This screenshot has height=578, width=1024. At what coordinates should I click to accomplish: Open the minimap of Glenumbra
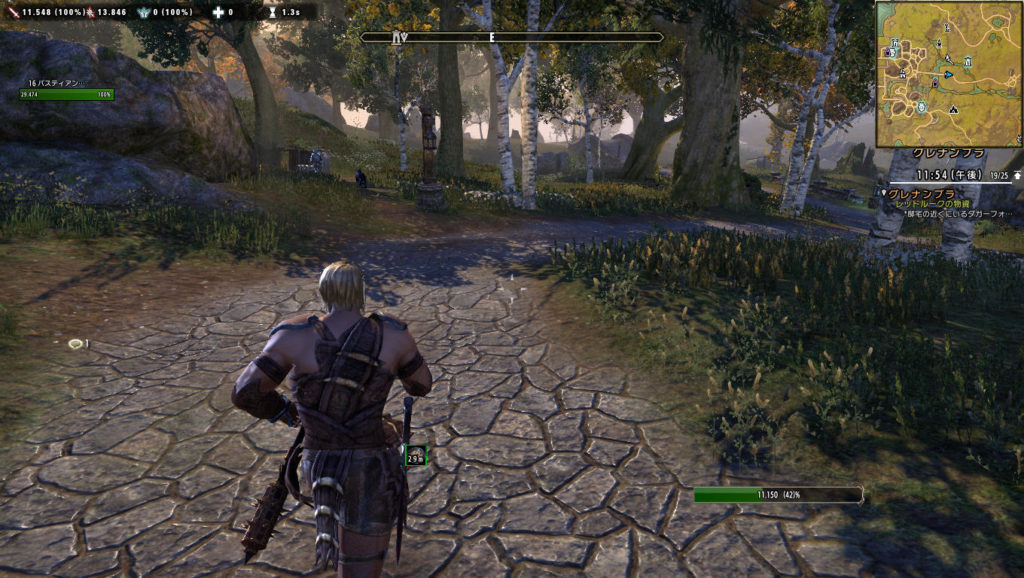[947, 73]
